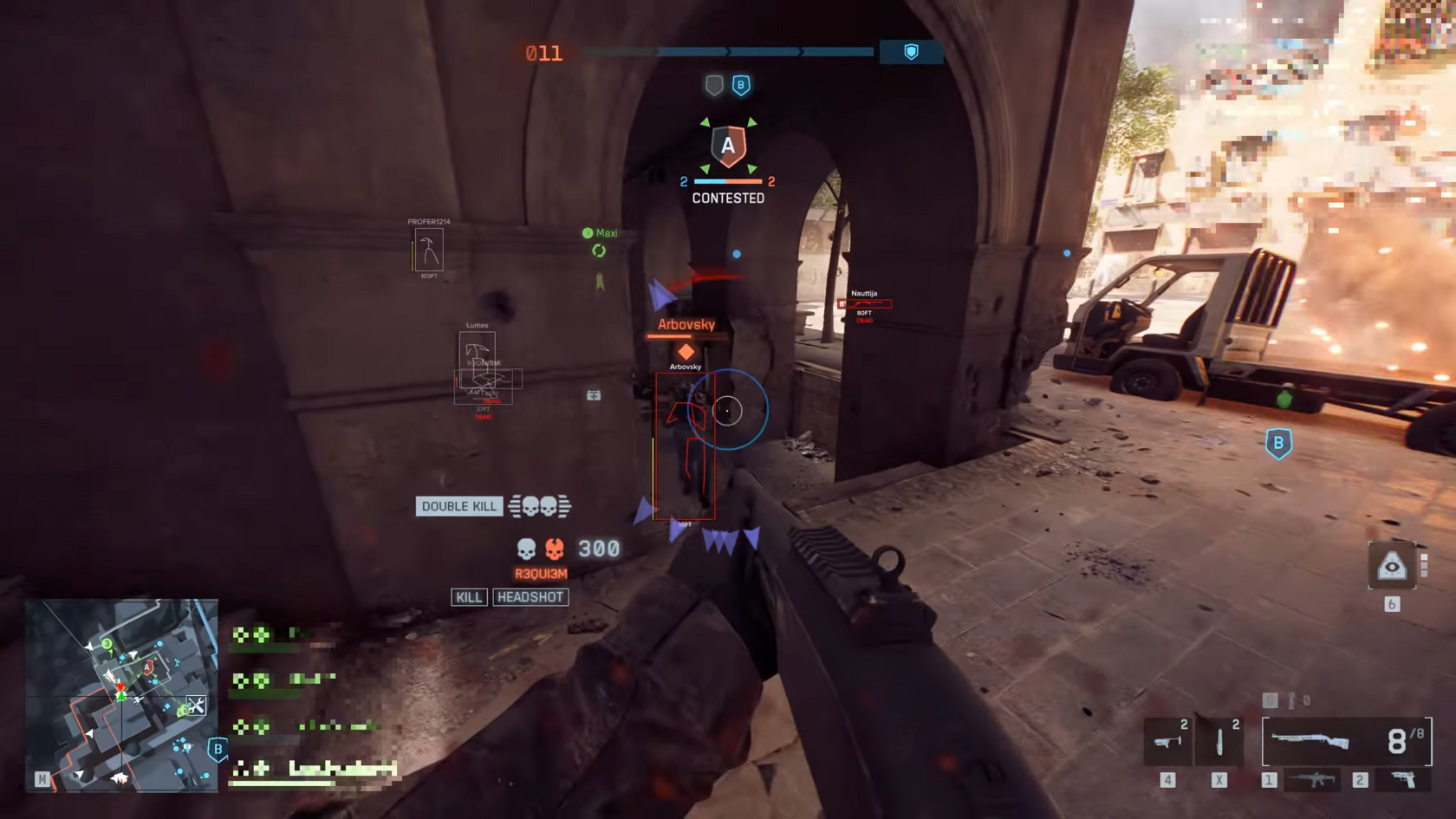
Task: Click the orange skull beside the 300 score
Action: click(555, 549)
